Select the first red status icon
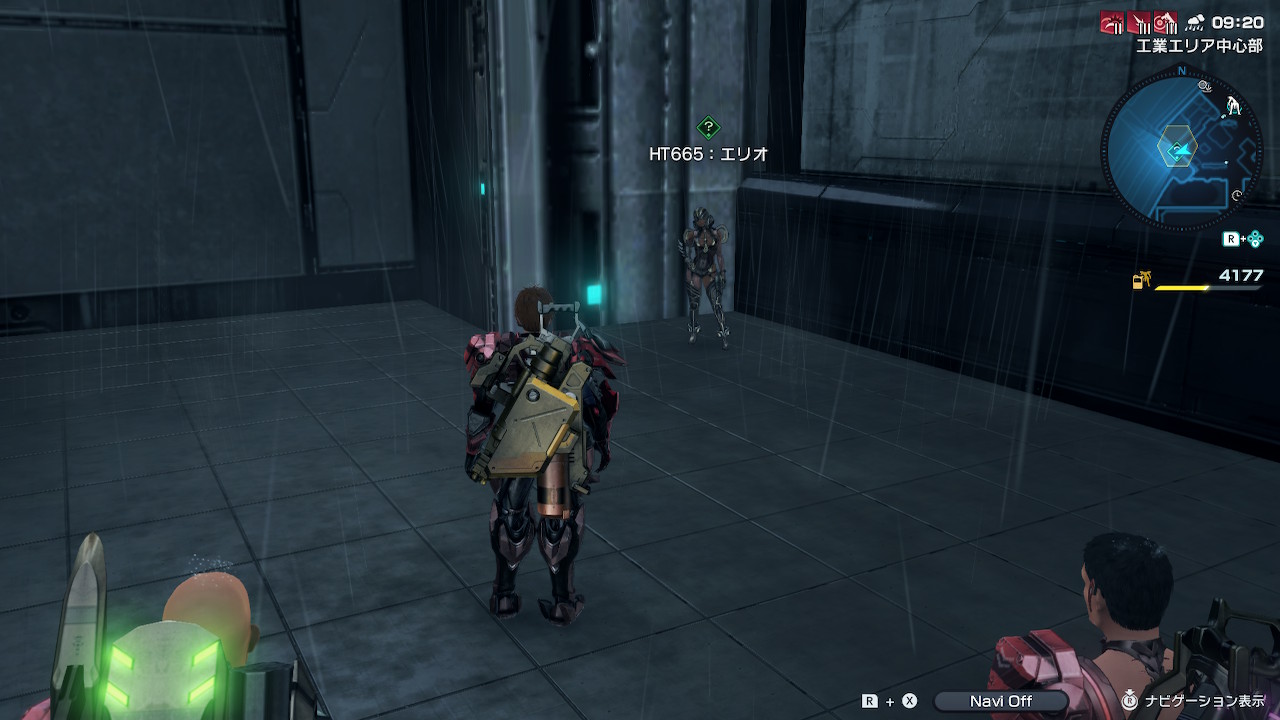Screen dimensions: 1280x720 click(x=1112, y=22)
